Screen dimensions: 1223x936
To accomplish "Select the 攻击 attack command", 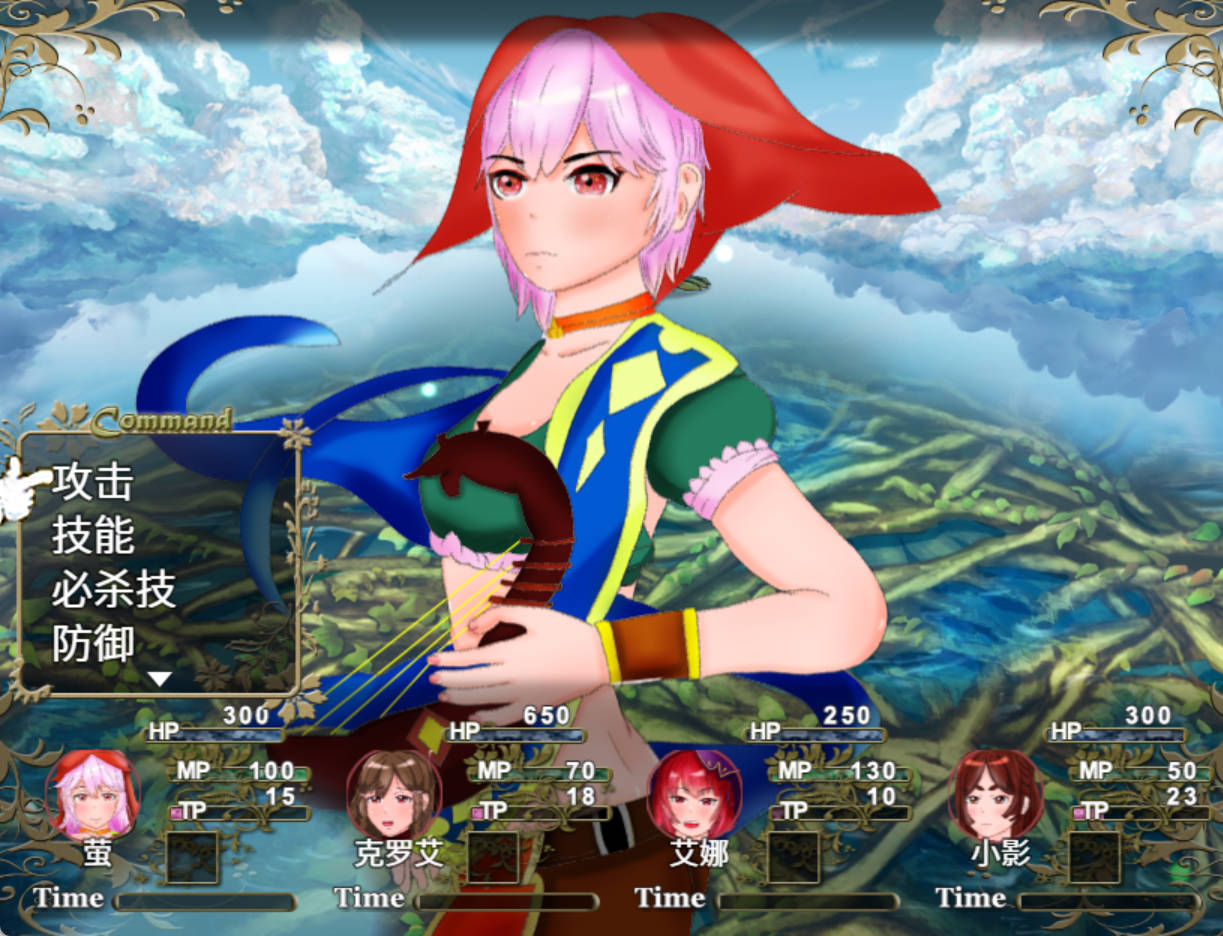I will [93, 482].
